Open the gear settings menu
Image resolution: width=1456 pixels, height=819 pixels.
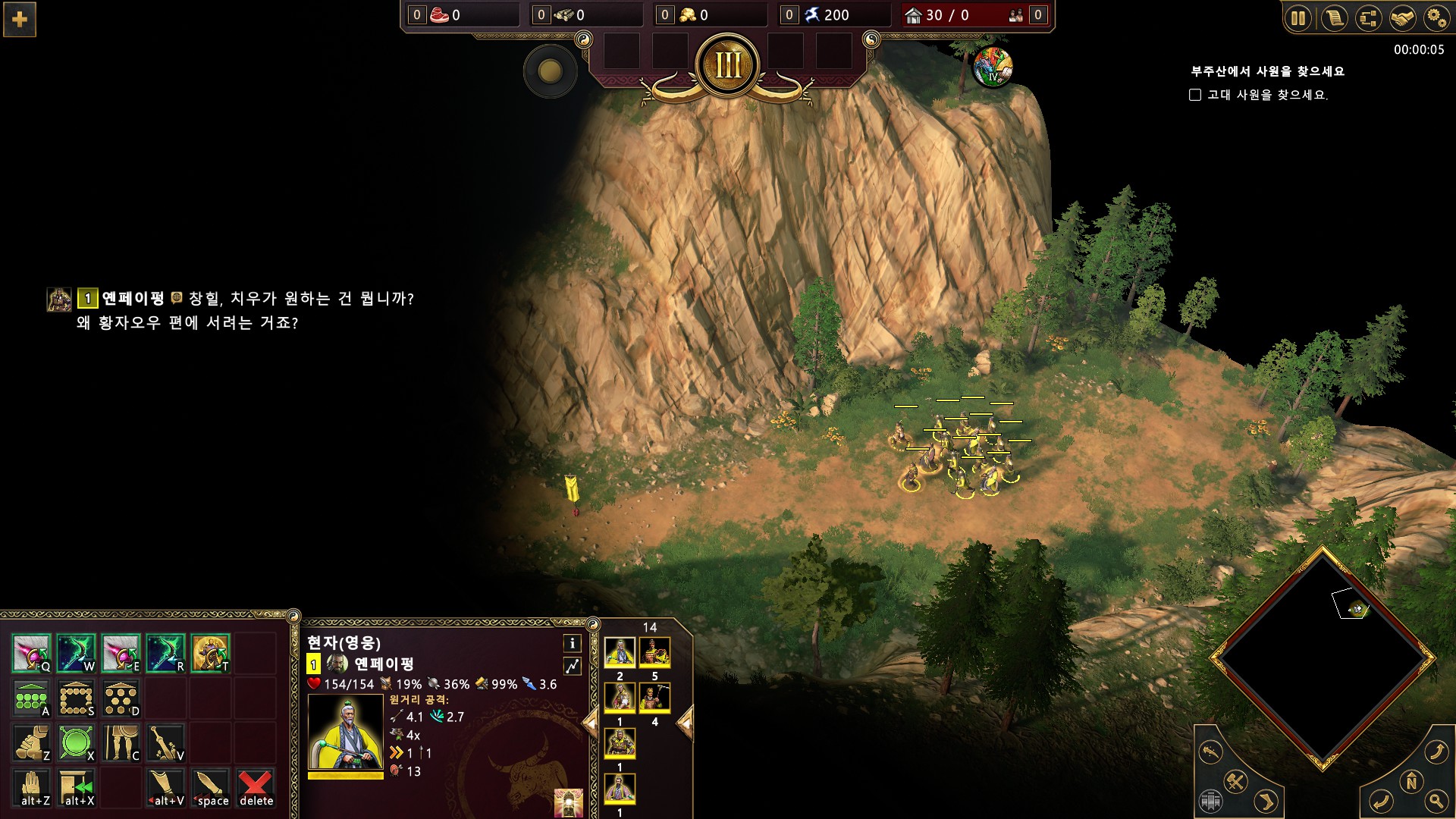pos(1436,18)
